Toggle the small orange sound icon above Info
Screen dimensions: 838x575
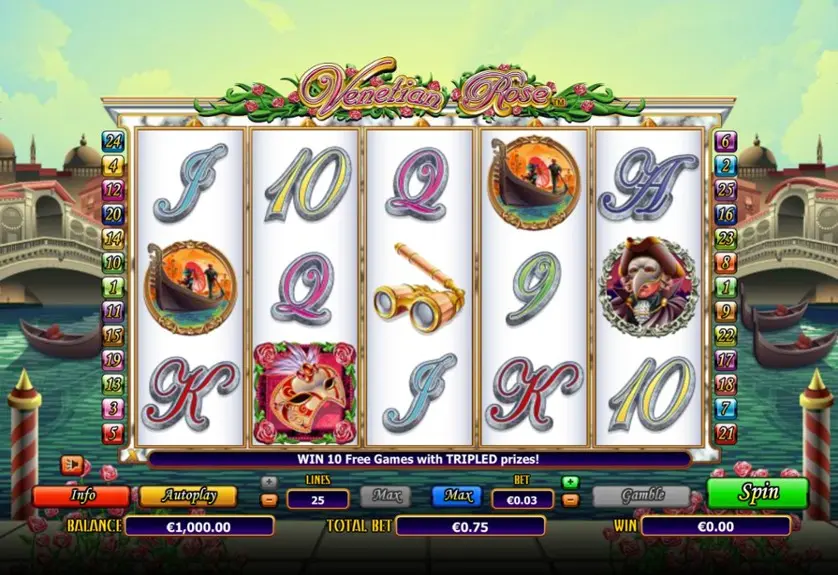71,464
